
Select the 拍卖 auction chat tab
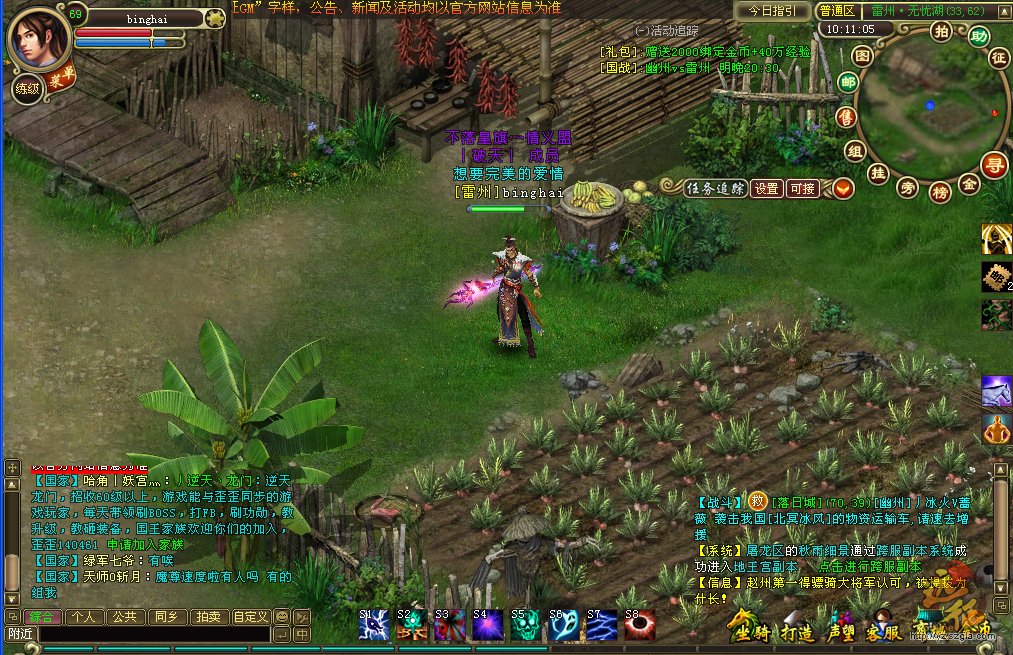click(x=208, y=617)
